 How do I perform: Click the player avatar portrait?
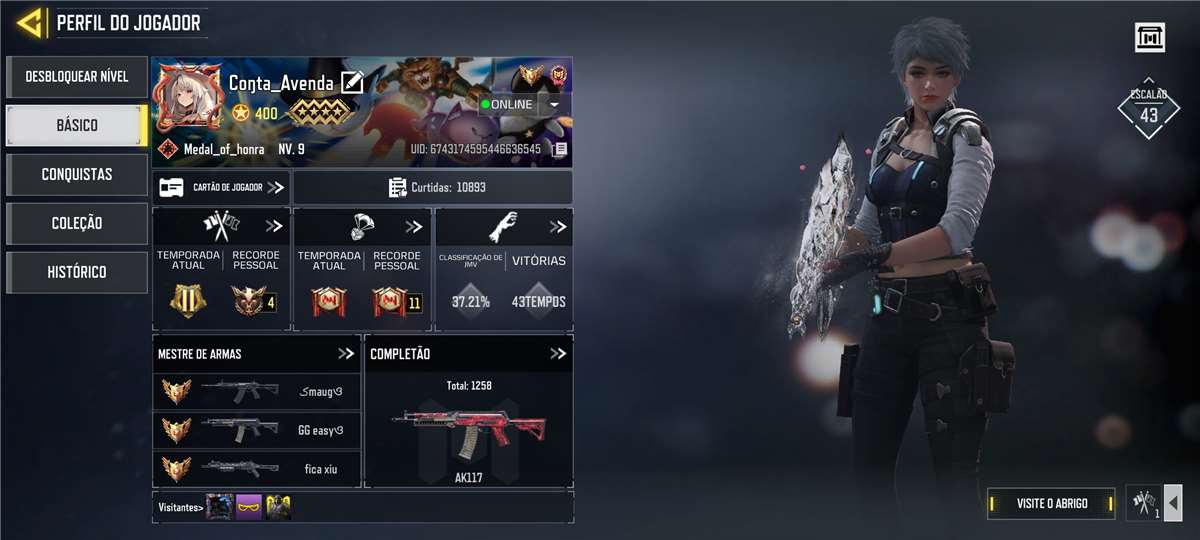(188, 98)
